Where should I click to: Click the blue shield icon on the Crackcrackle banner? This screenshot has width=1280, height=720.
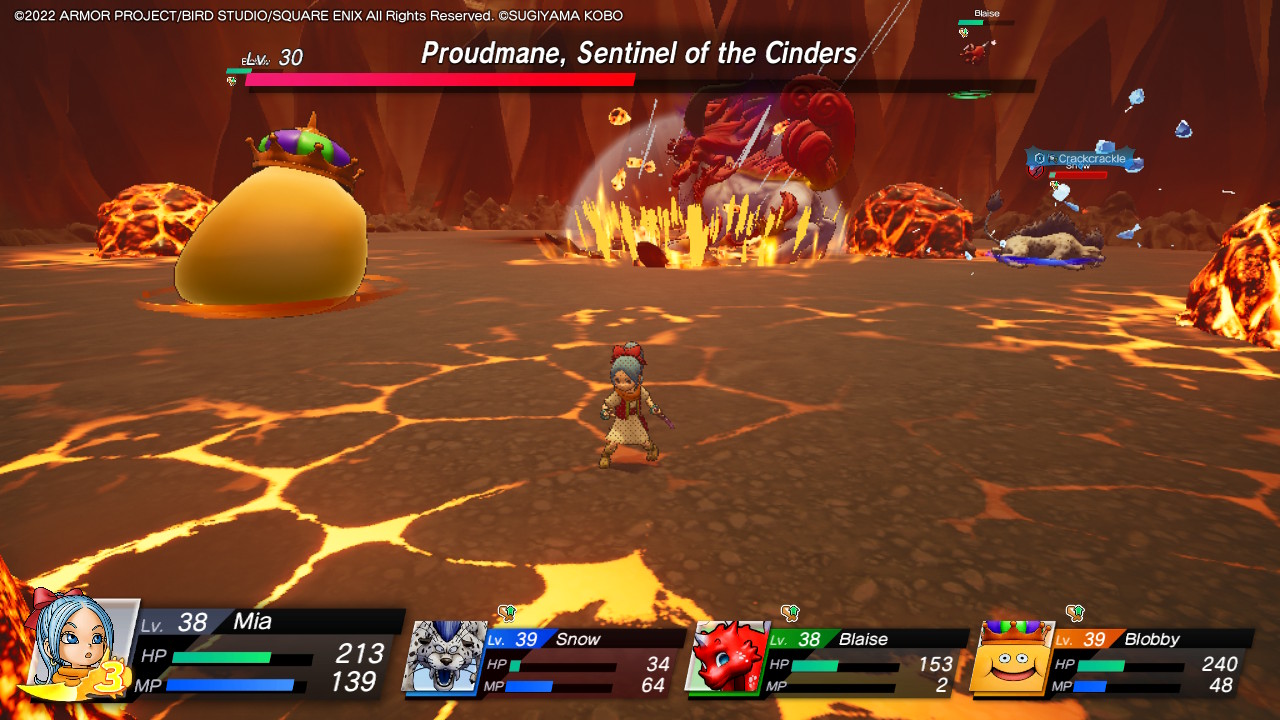pos(1039,158)
